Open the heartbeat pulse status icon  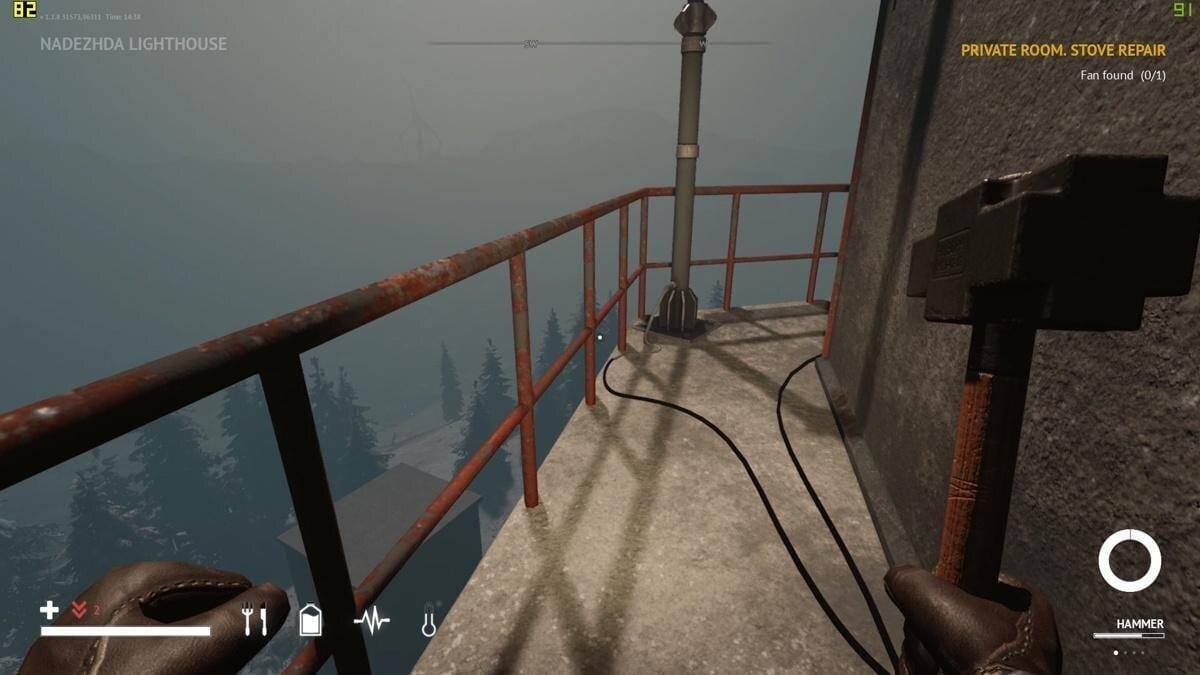click(372, 621)
